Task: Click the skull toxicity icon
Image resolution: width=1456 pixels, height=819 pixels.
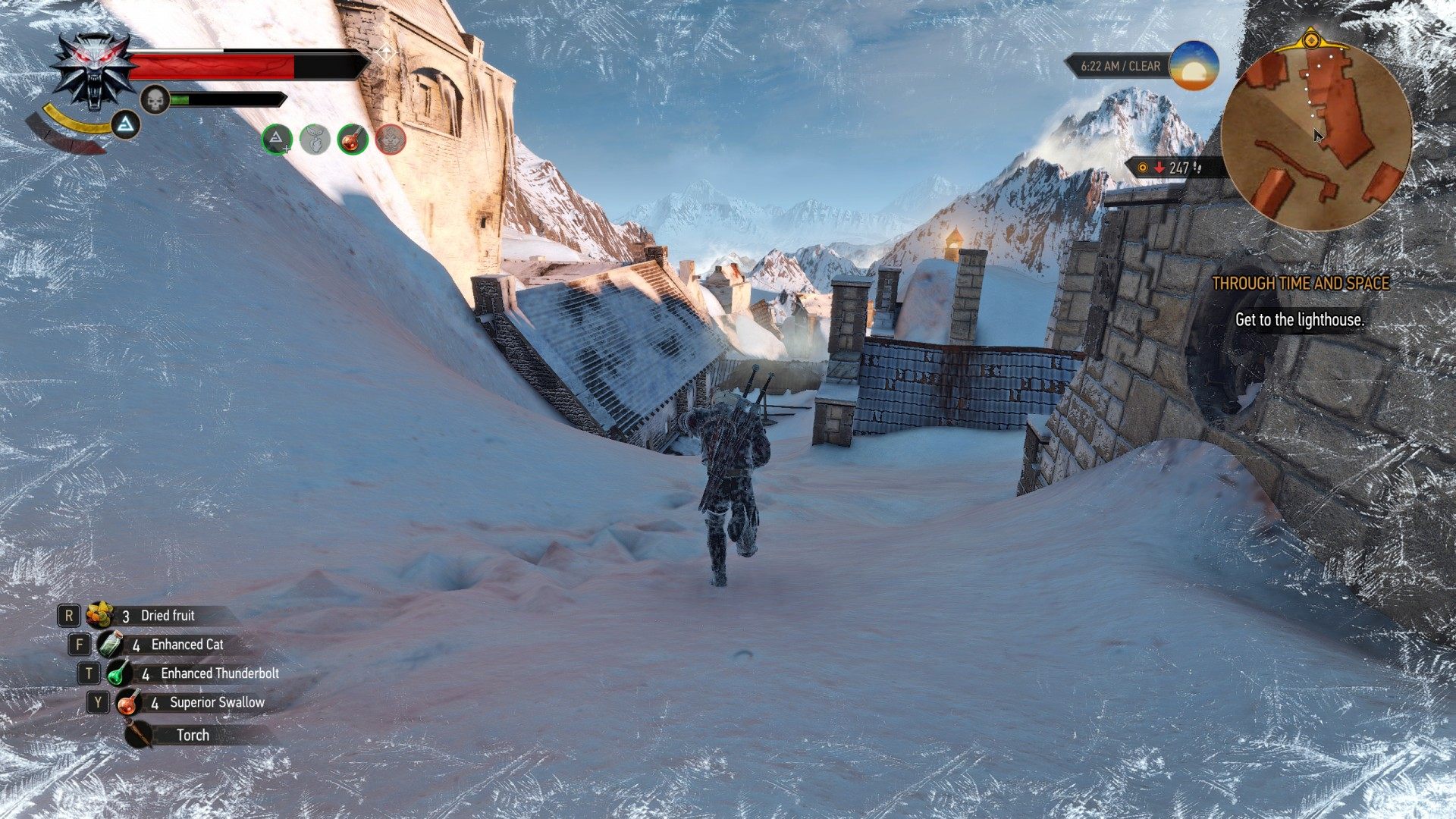Action: tap(155, 99)
